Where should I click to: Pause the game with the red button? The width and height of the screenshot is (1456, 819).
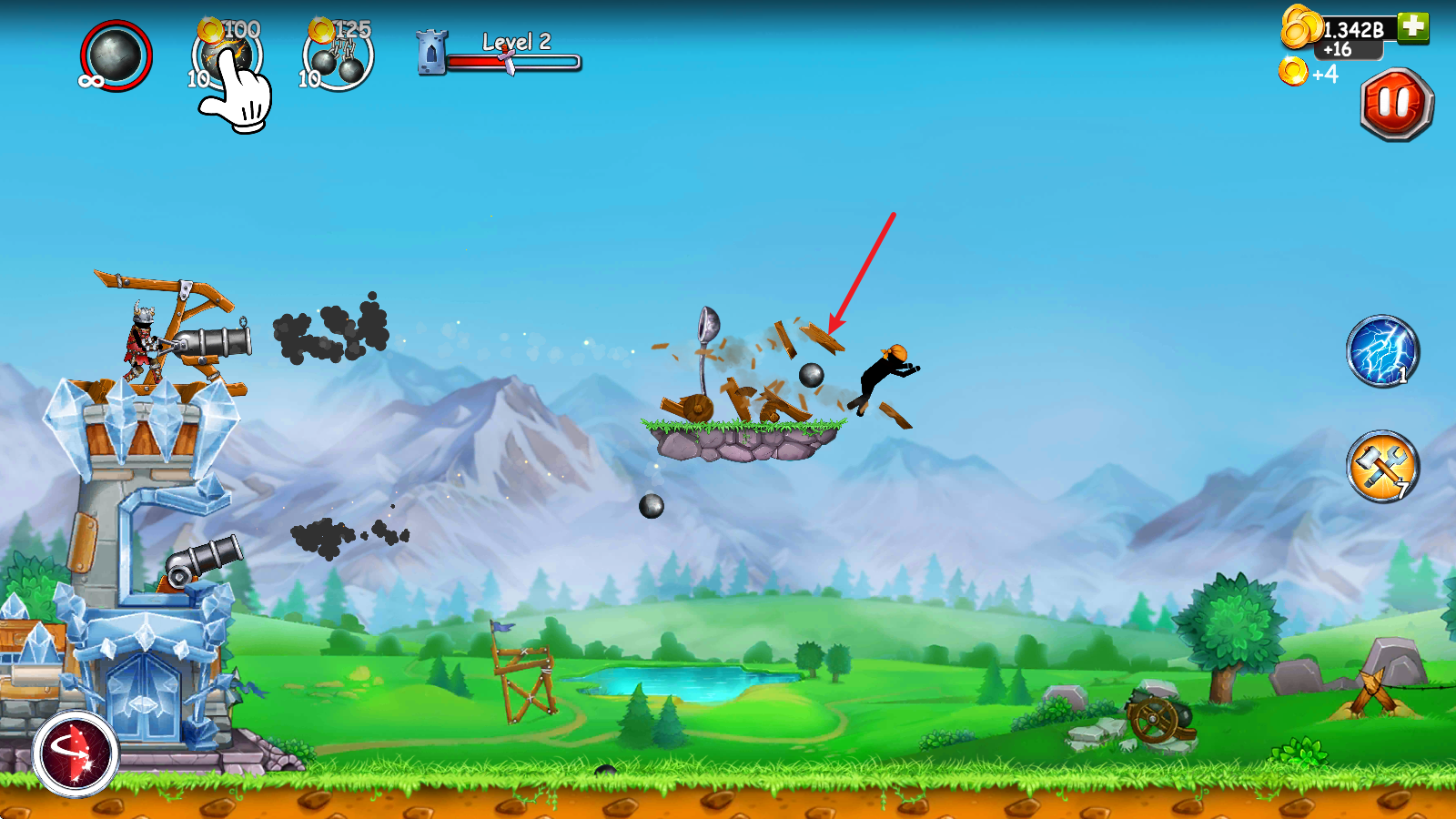[x=1397, y=104]
